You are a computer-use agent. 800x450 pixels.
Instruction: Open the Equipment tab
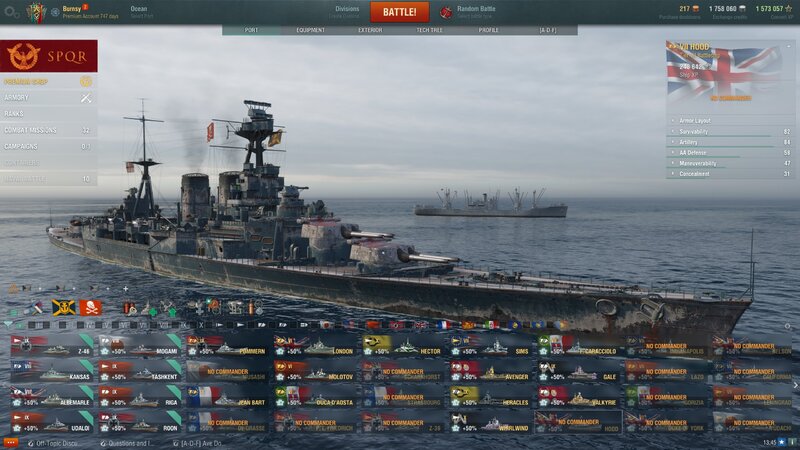click(310, 30)
